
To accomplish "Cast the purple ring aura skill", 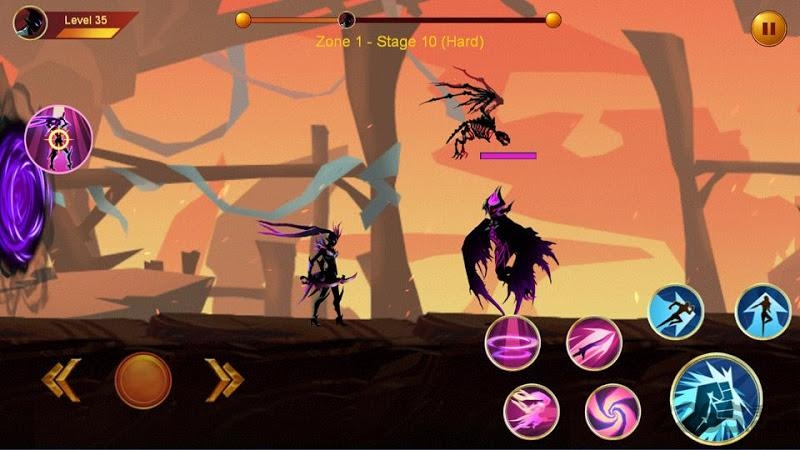I will click(513, 343).
